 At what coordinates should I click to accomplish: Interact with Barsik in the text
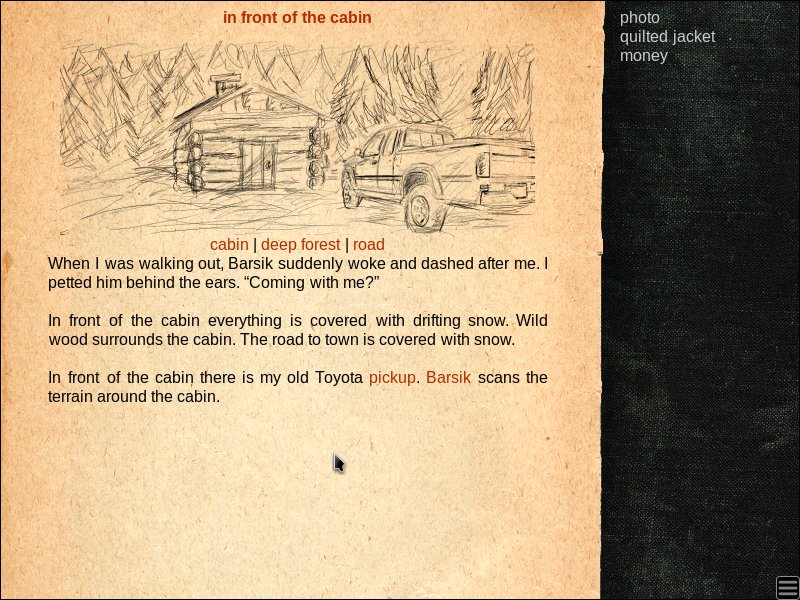(448, 378)
